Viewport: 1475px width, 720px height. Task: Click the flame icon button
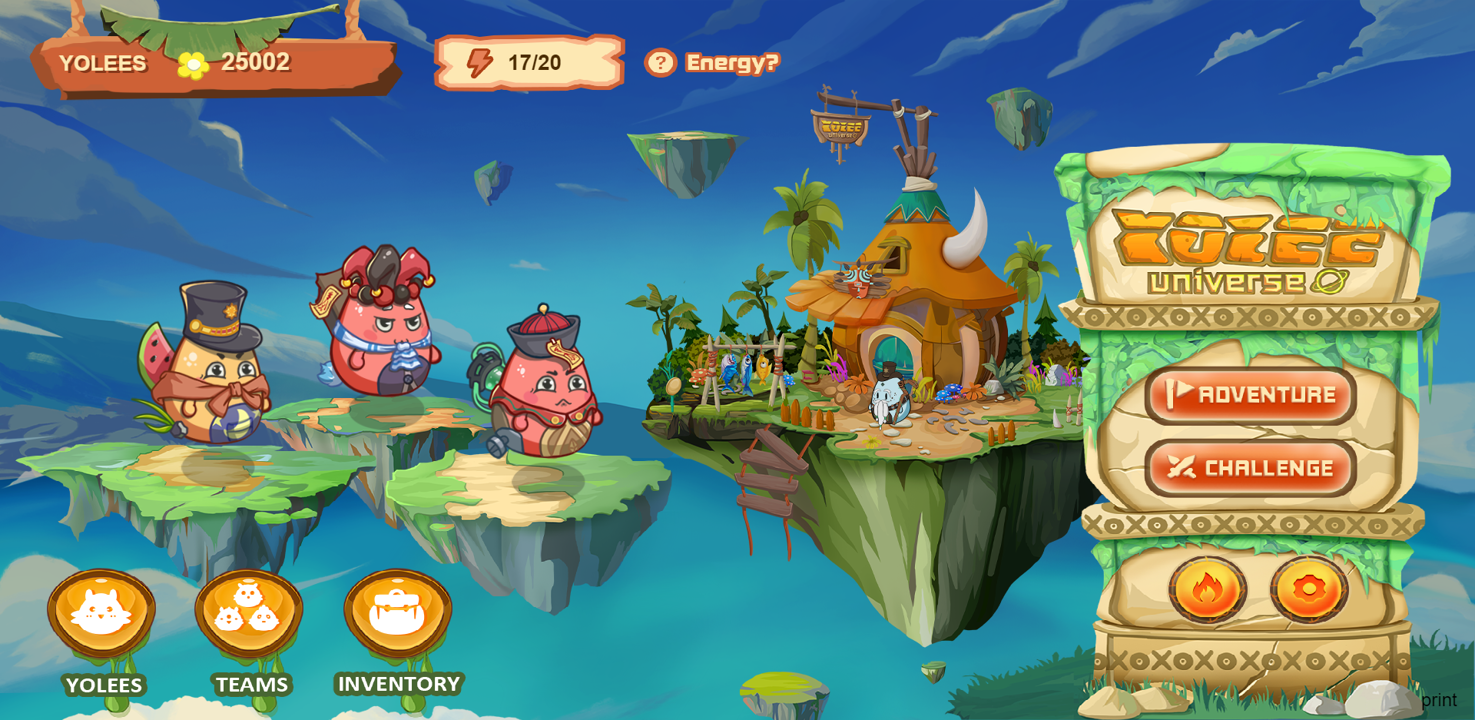tap(1207, 589)
